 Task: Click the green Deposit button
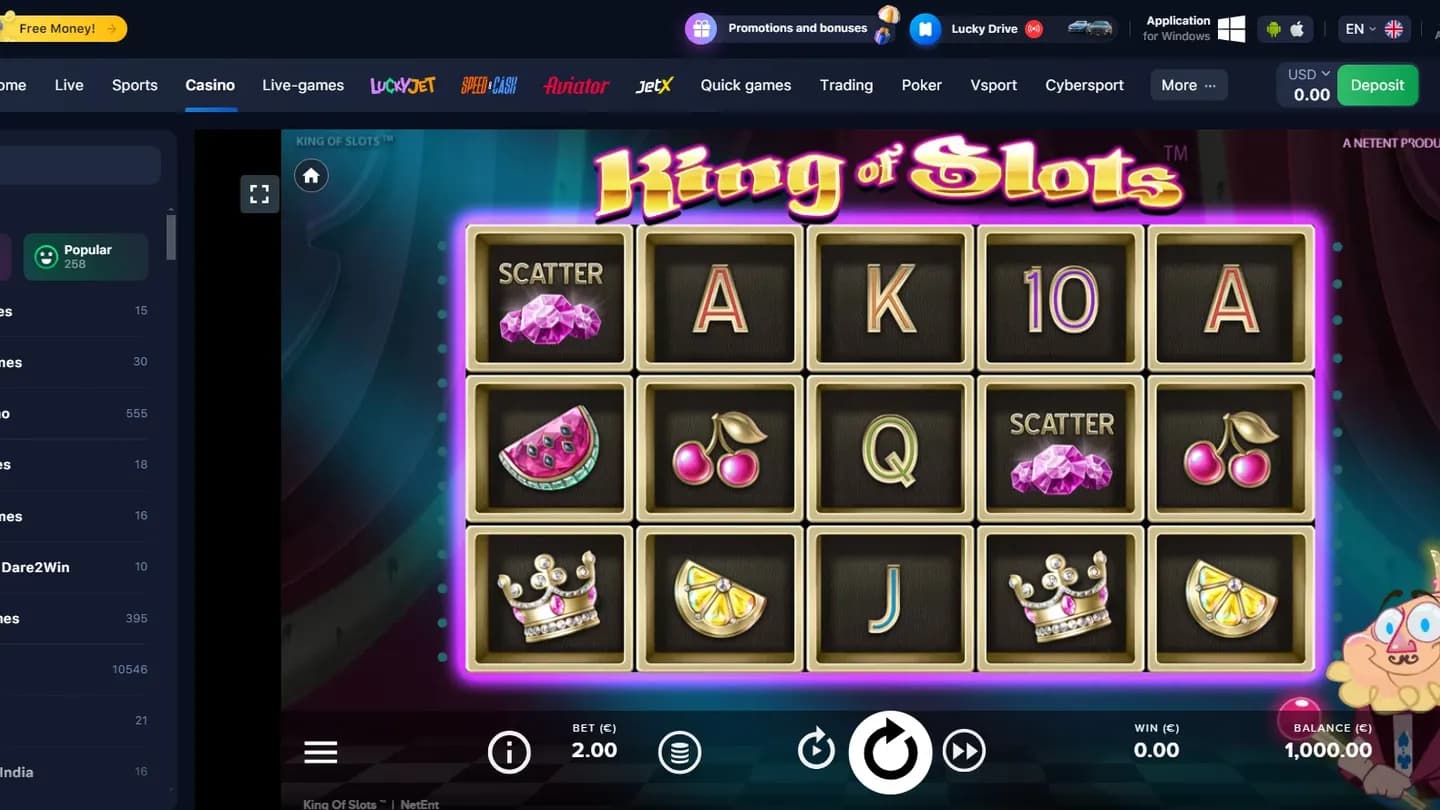pos(1377,85)
